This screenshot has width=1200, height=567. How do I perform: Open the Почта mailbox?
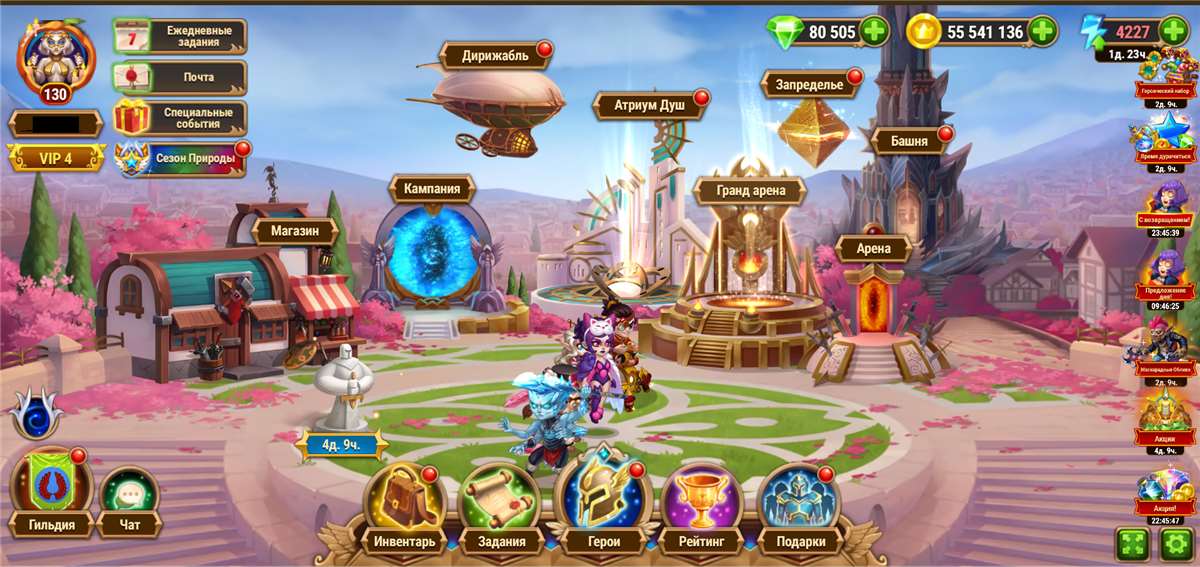coord(180,77)
